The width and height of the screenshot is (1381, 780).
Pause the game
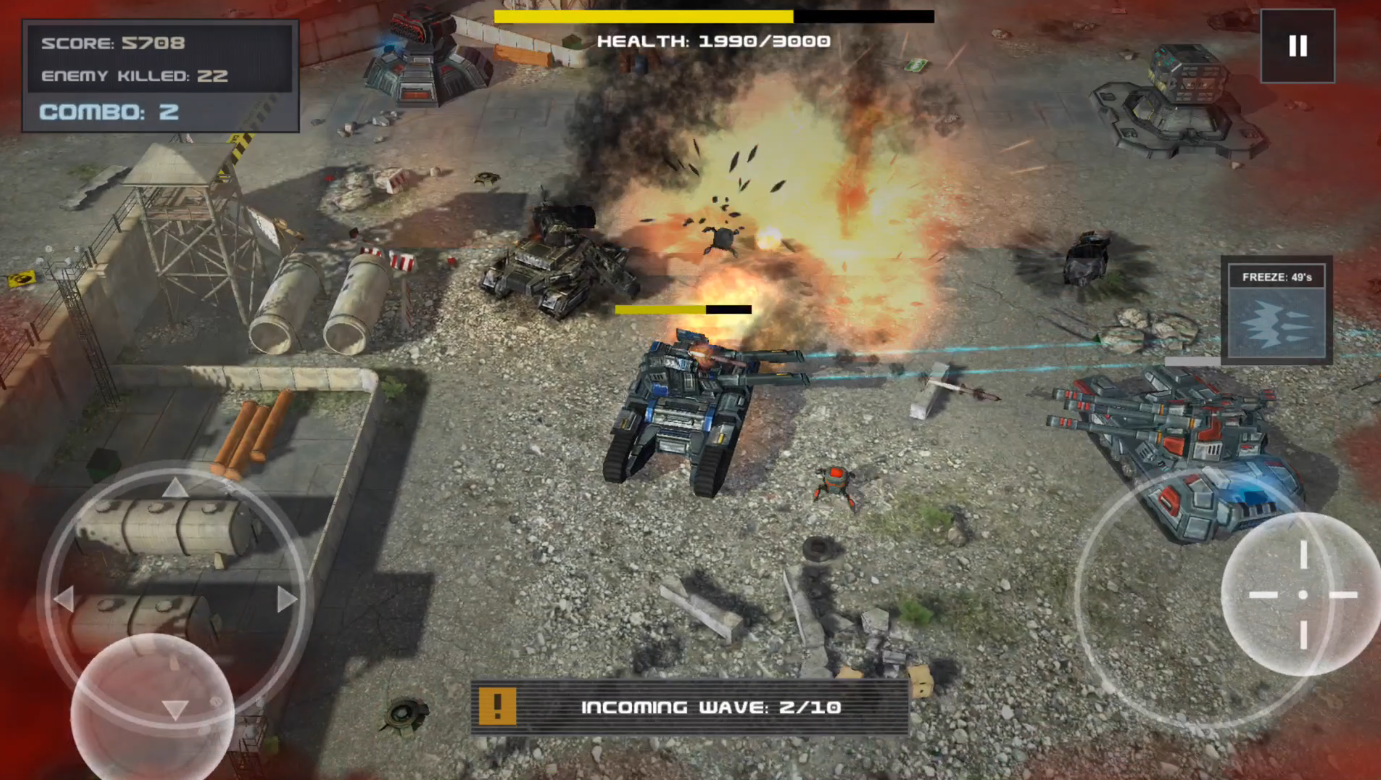[1297, 46]
